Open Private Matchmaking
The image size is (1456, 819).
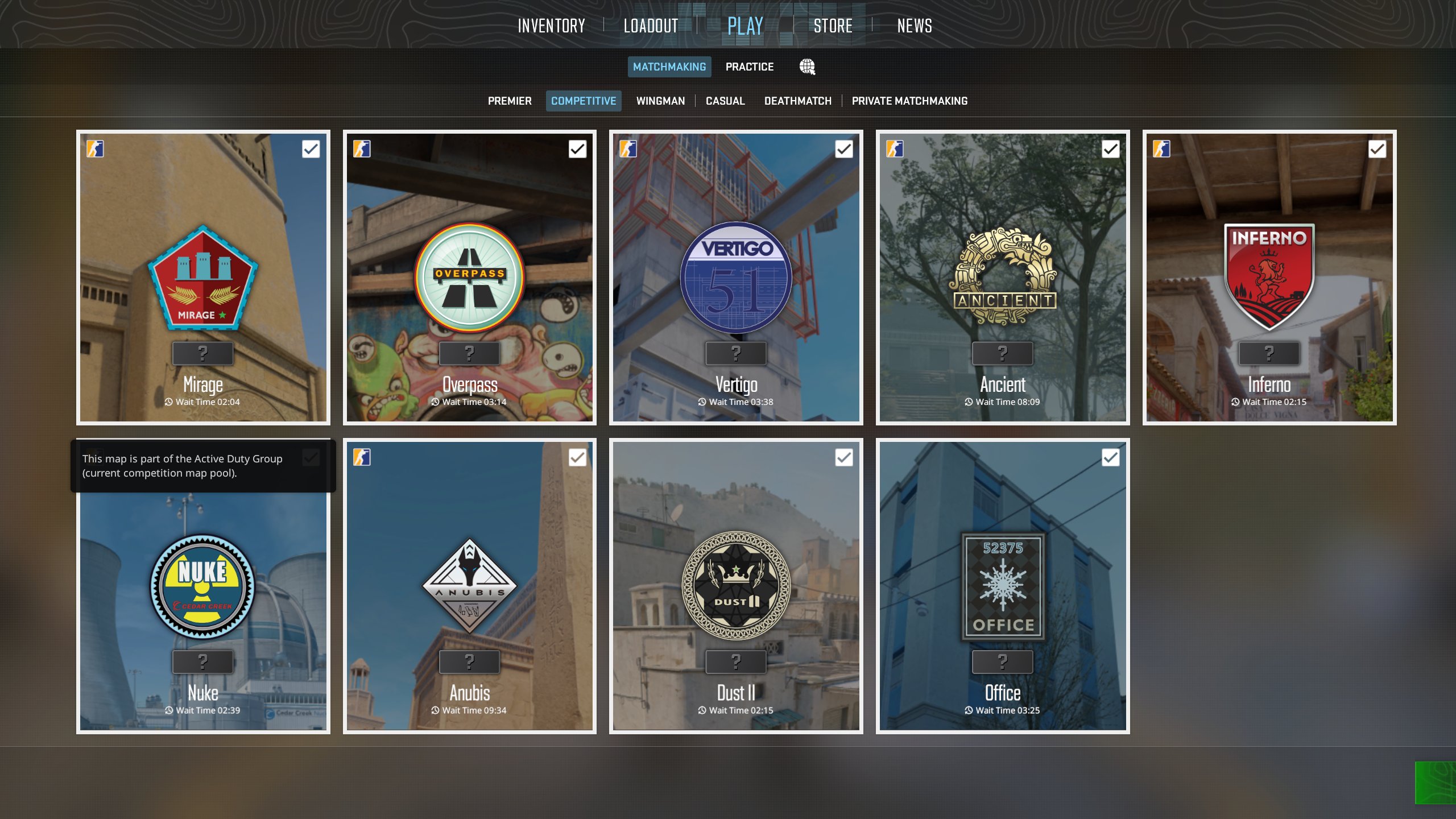(909, 101)
